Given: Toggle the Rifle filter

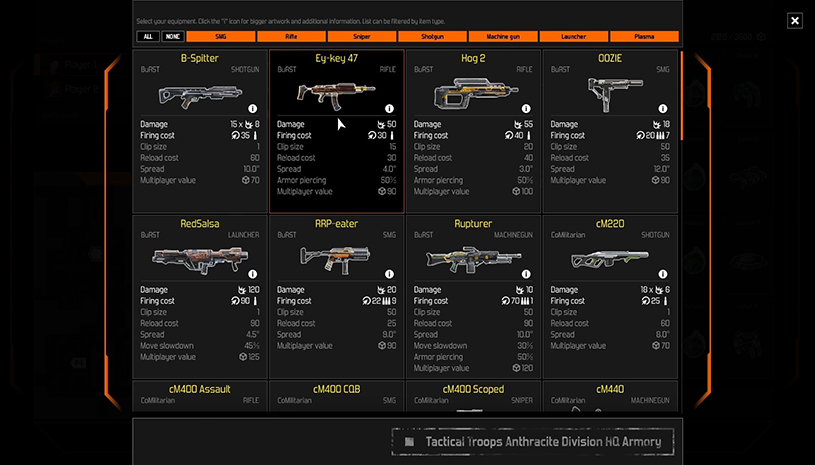Looking at the screenshot, I should tap(291, 37).
